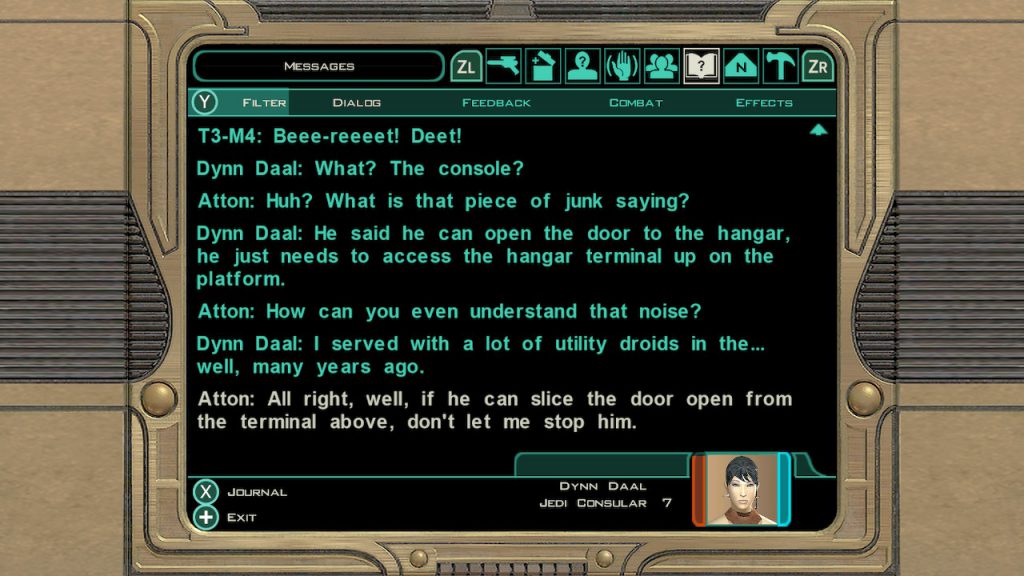Screen dimensions: 1024x576
Task: Select the highlighted journal book icon
Action: pyautogui.click(x=701, y=67)
